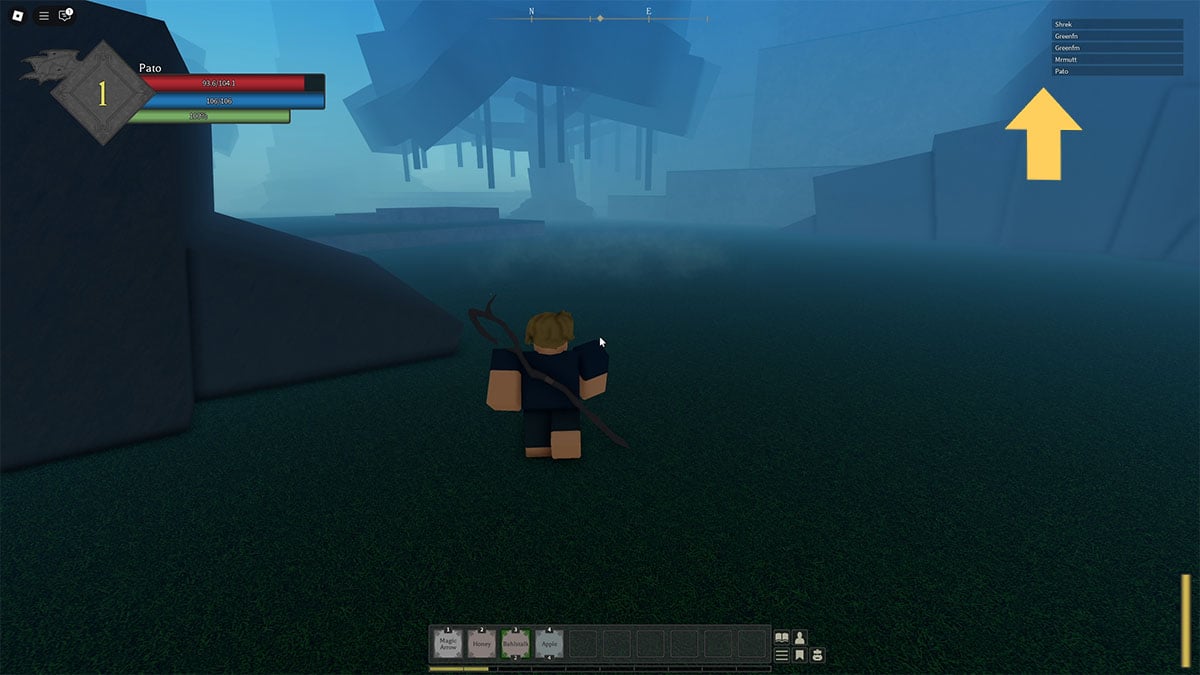Choose the Bahlstalk hotbar slot
1200x675 pixels.
(x=516, y=643)
